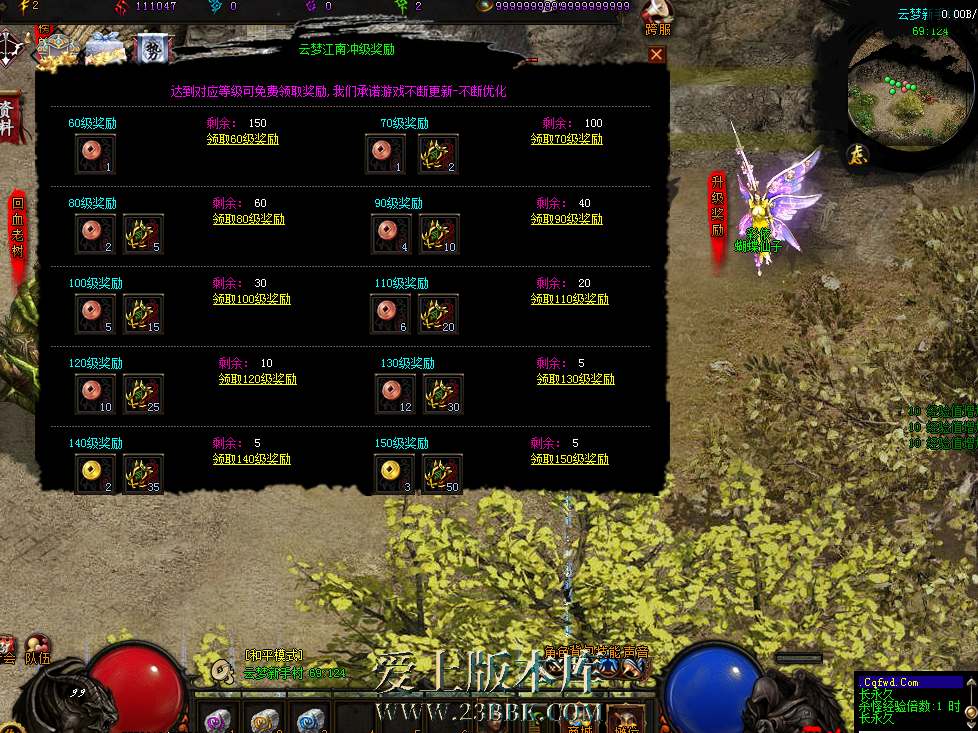Claim the level 70 reward link

click(566, 139)
